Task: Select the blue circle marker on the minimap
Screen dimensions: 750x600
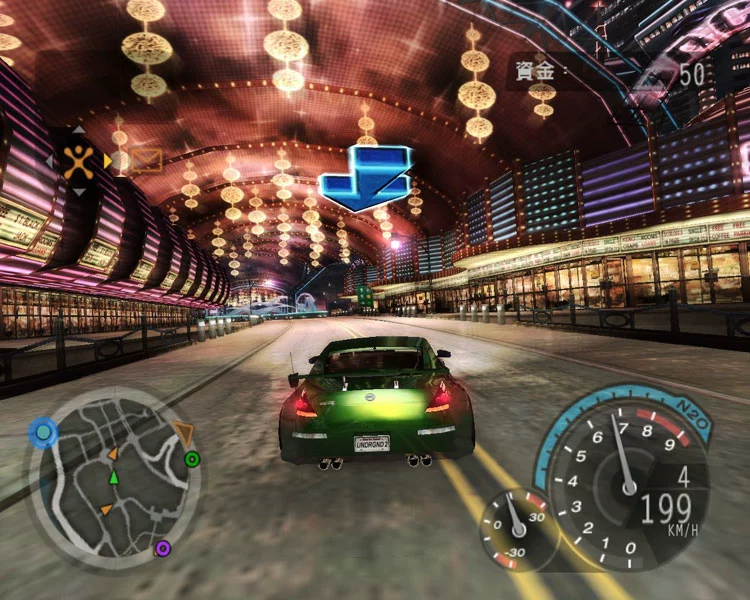Action: pos(43,432)
